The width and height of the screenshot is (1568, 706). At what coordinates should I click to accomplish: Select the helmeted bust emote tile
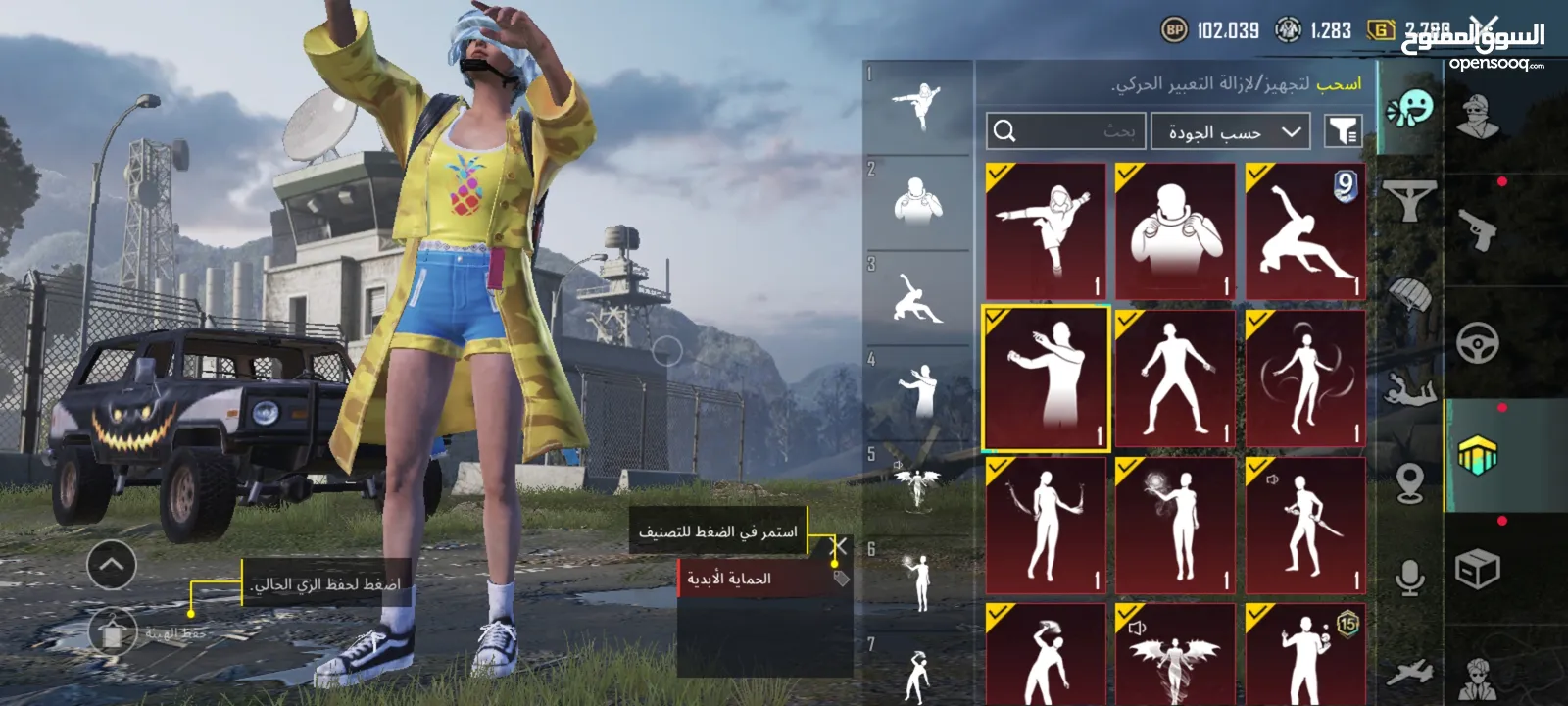pos(1175,231)
